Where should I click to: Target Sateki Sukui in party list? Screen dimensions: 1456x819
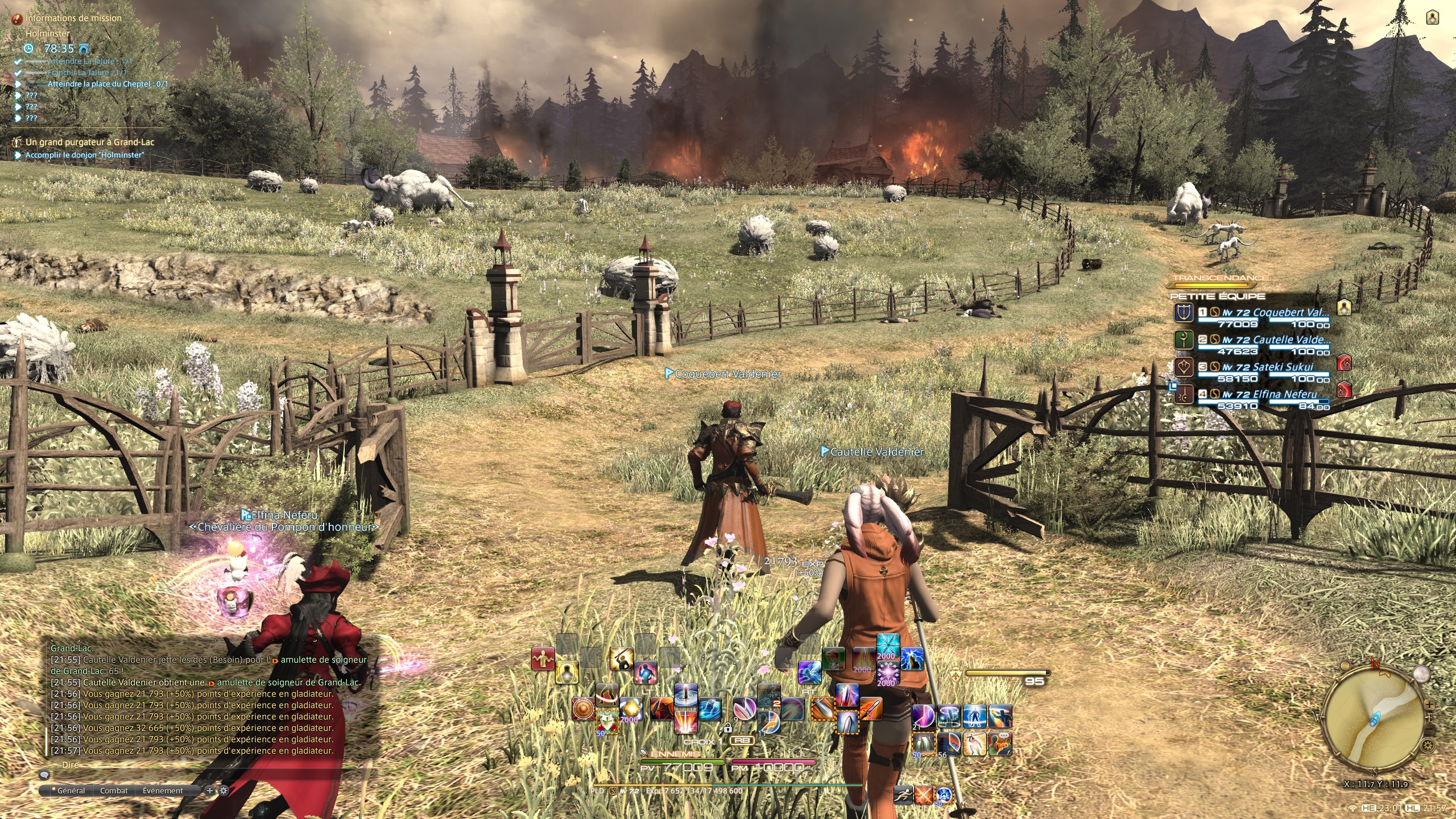point(1282,367)
